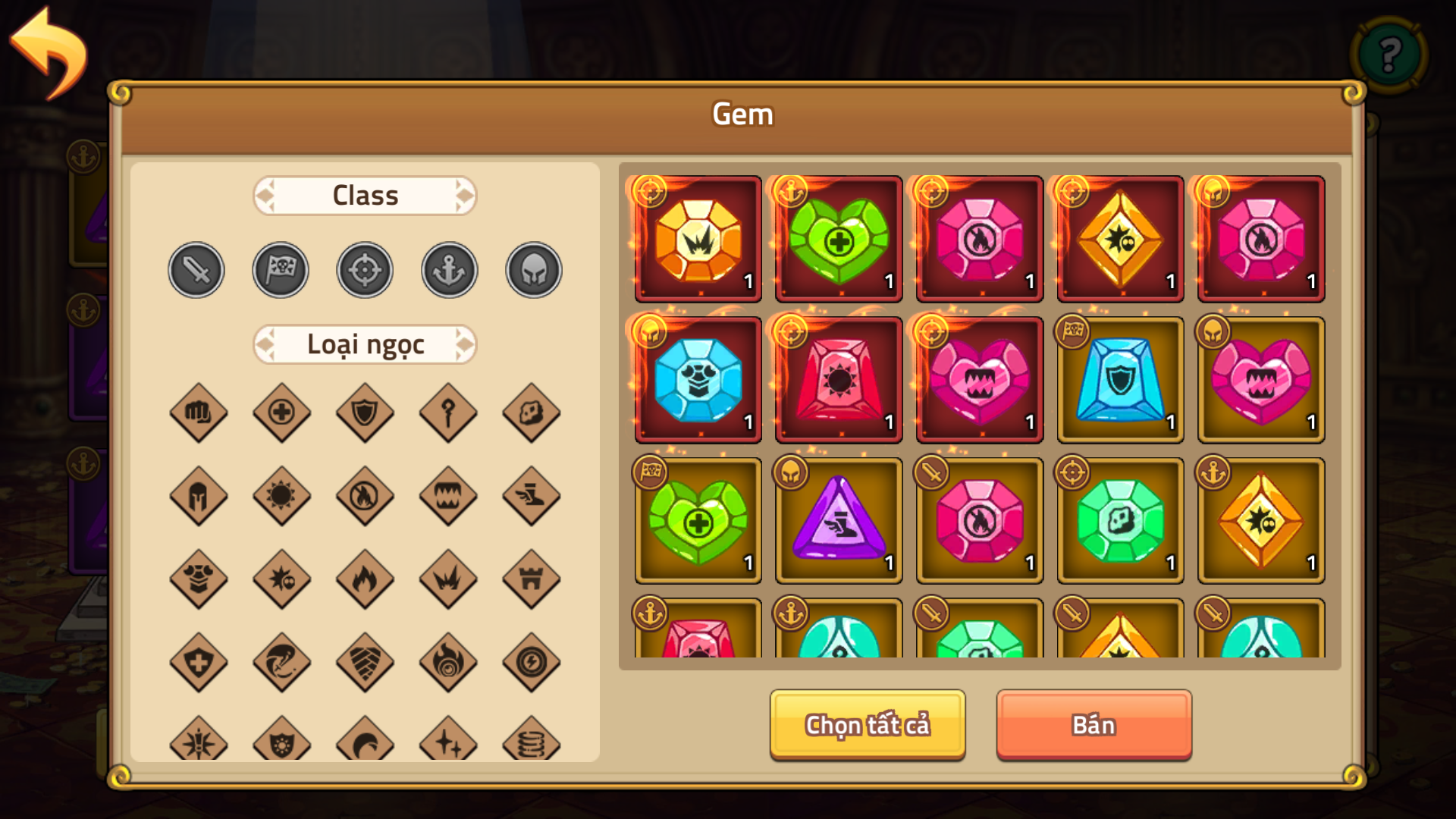The image size is (1456, 819).
Task: Toggle the sword class filter
Action: (x=196, y=269)
